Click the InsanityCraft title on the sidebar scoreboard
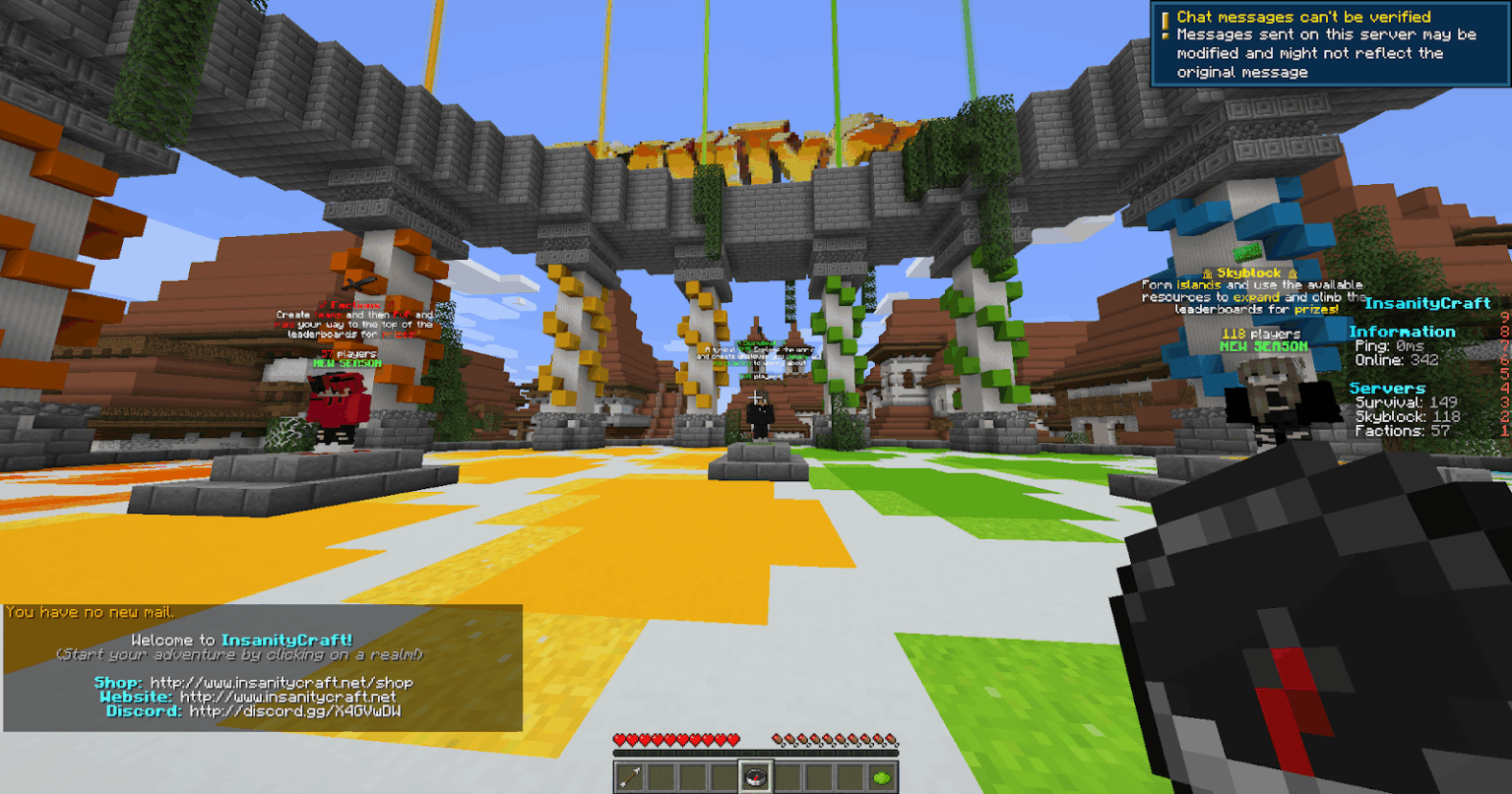Viewport: 1512px width, 794px height. point(1426,303)
